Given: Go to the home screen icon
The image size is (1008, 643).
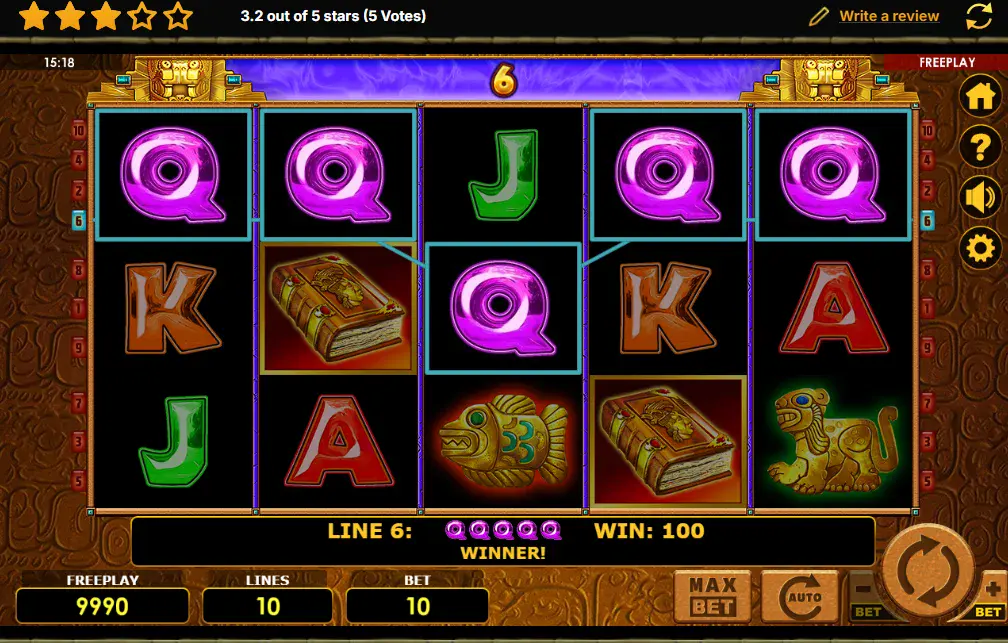Looking at the screenshot, I should 980,97.
